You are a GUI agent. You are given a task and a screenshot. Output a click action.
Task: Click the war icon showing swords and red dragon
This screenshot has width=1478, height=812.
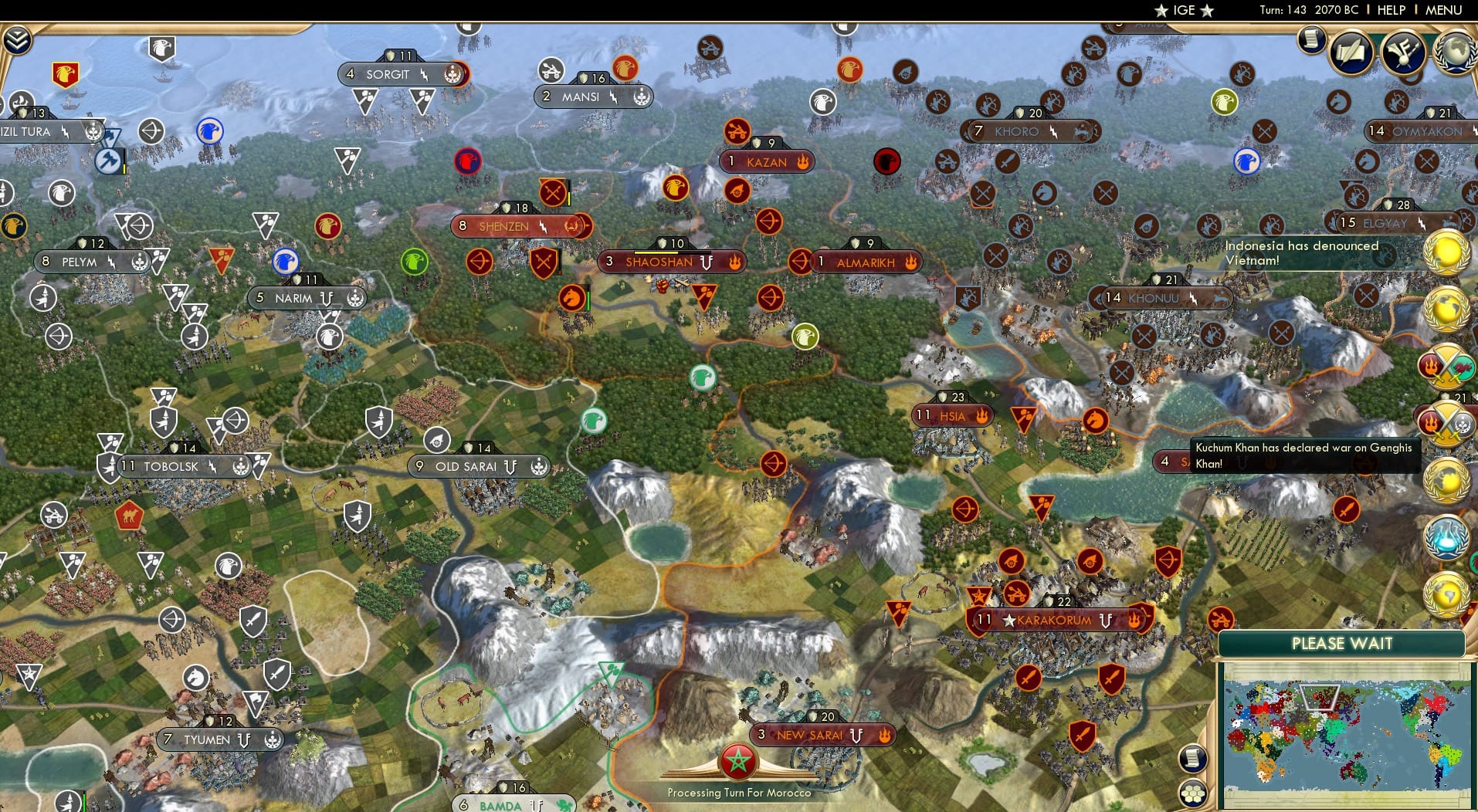point(1446,367)
